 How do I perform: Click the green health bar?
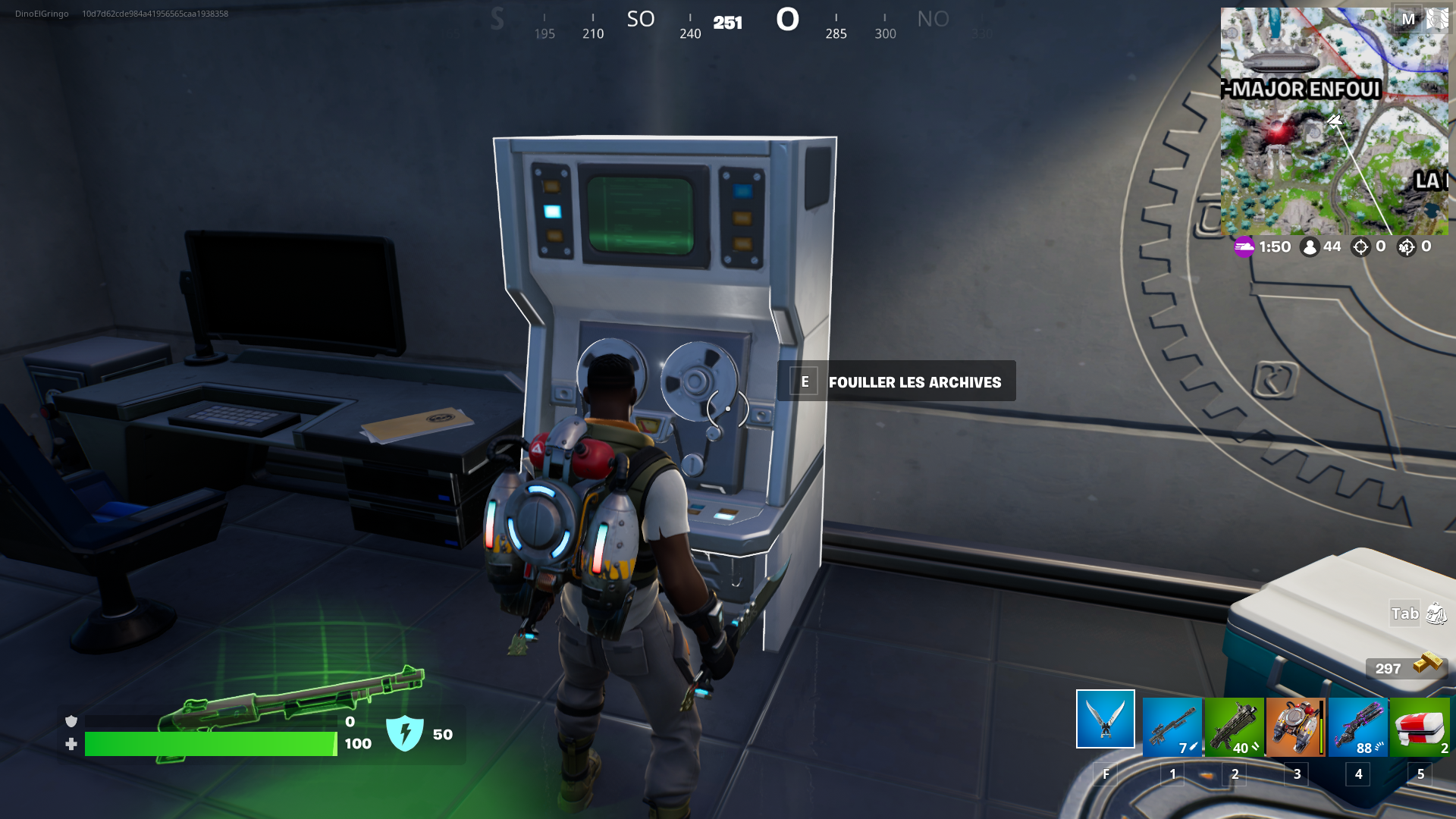point(211,744)
